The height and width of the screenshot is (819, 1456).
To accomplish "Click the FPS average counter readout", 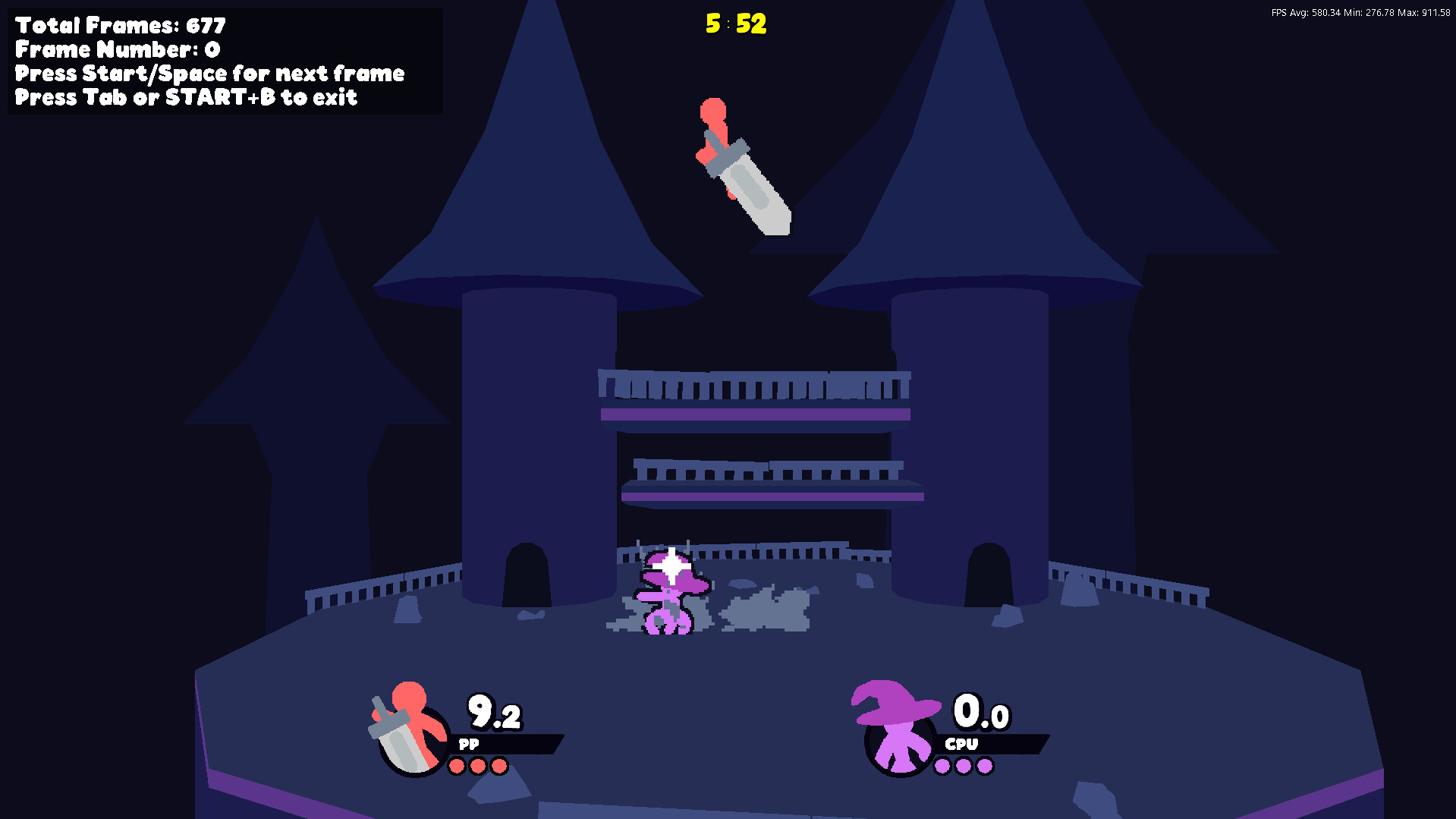I will coord(1303,12).
